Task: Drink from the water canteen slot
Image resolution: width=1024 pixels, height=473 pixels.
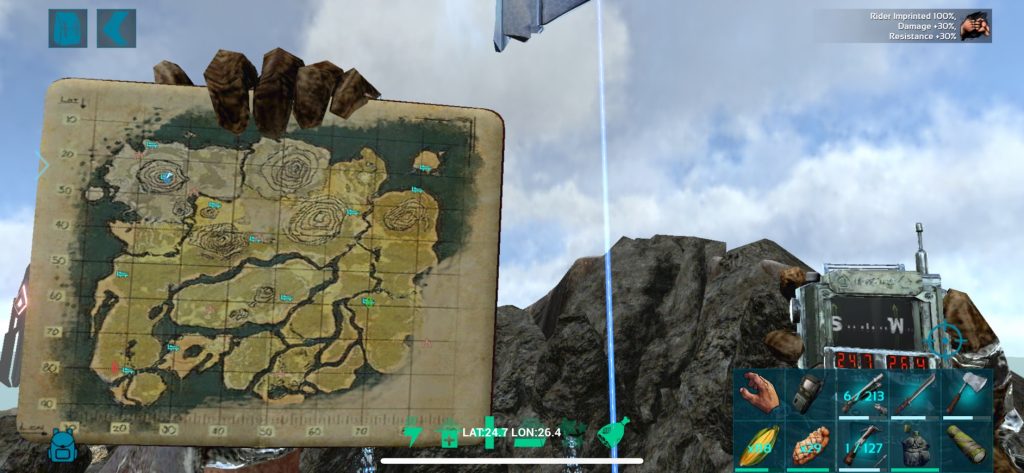Action: coord(915,444)
